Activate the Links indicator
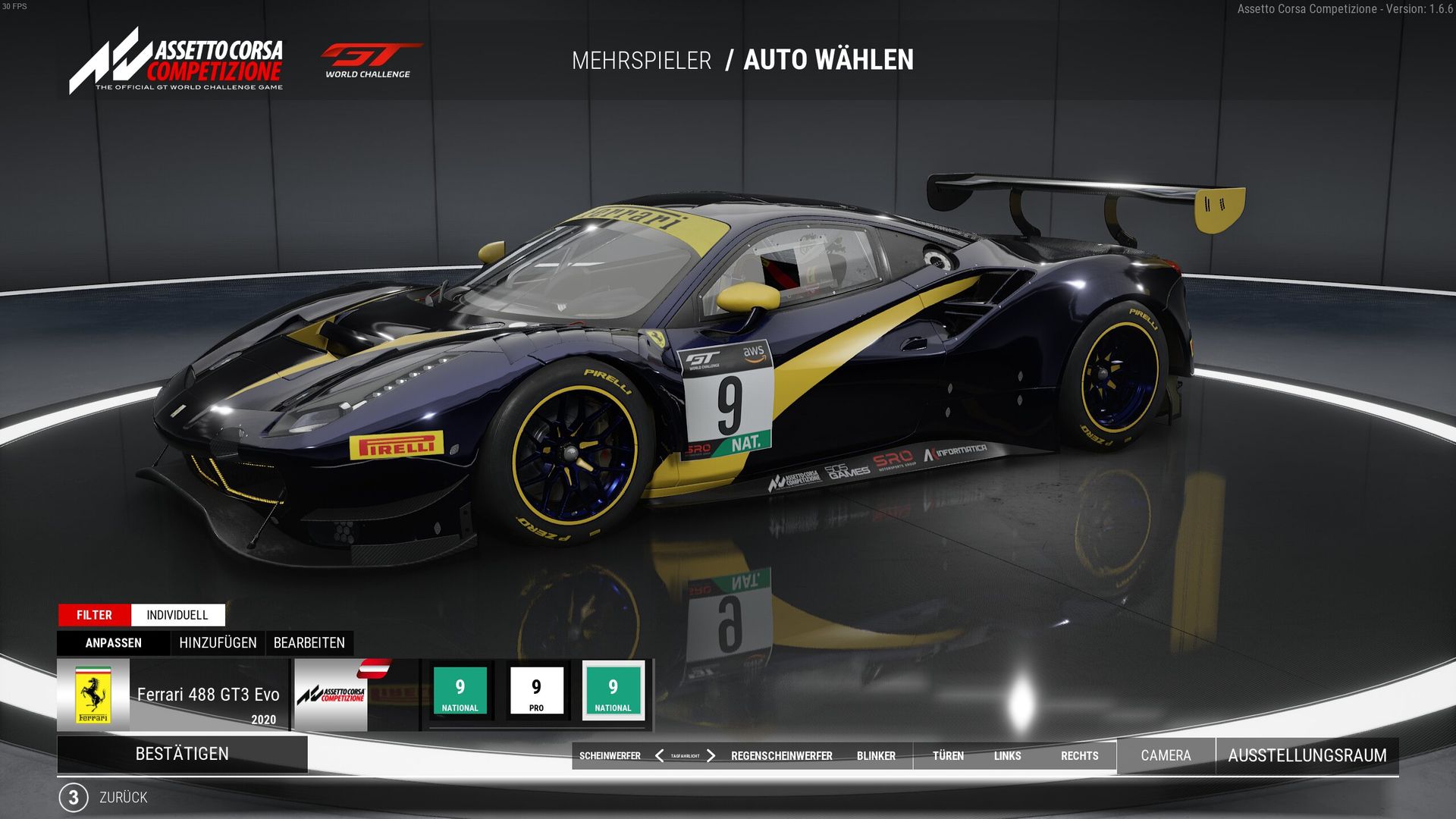Viewport: 1456px width, 819px height. click(1007, 756)
